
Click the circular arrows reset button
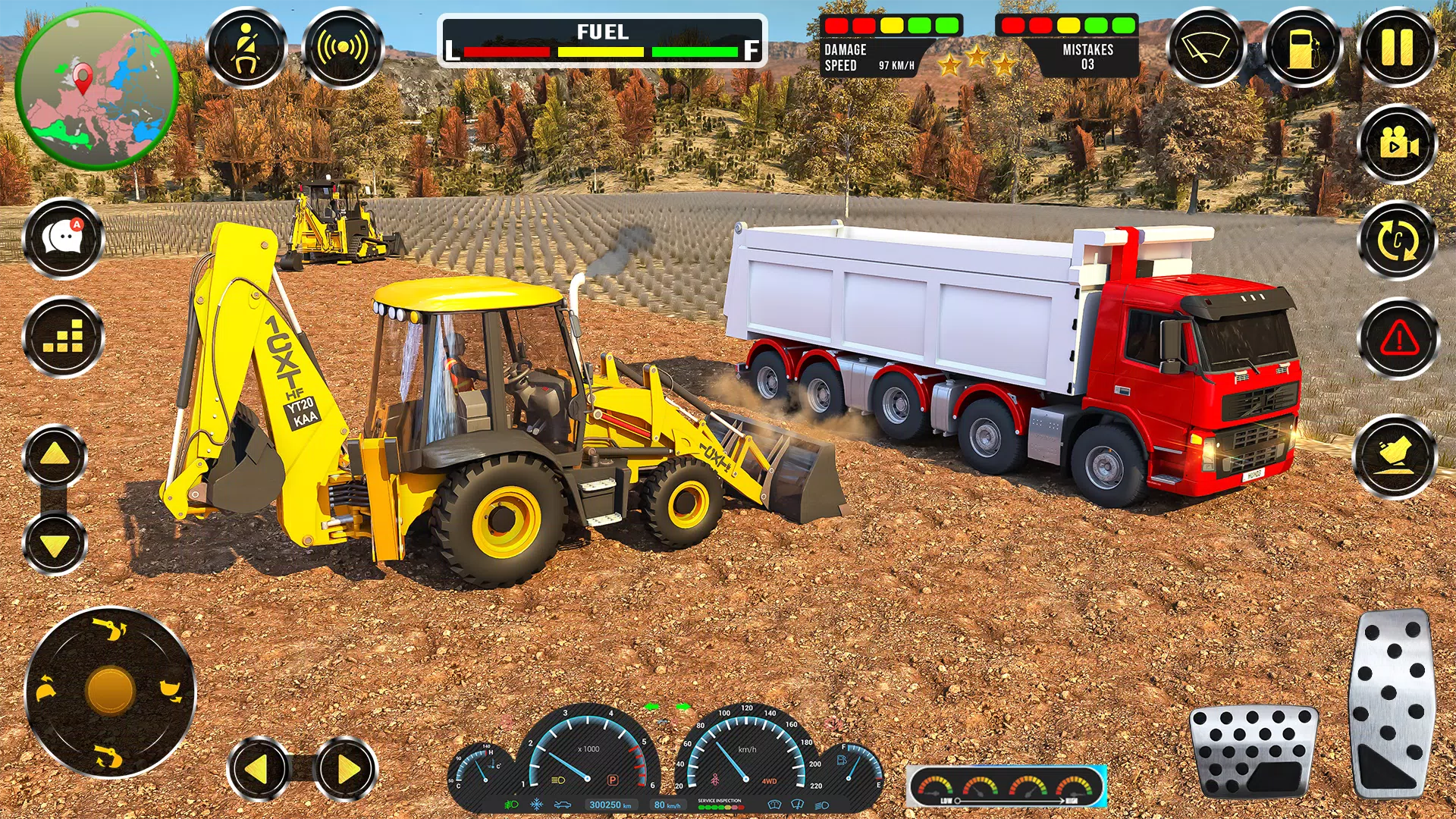click(x=1398, y=240)
